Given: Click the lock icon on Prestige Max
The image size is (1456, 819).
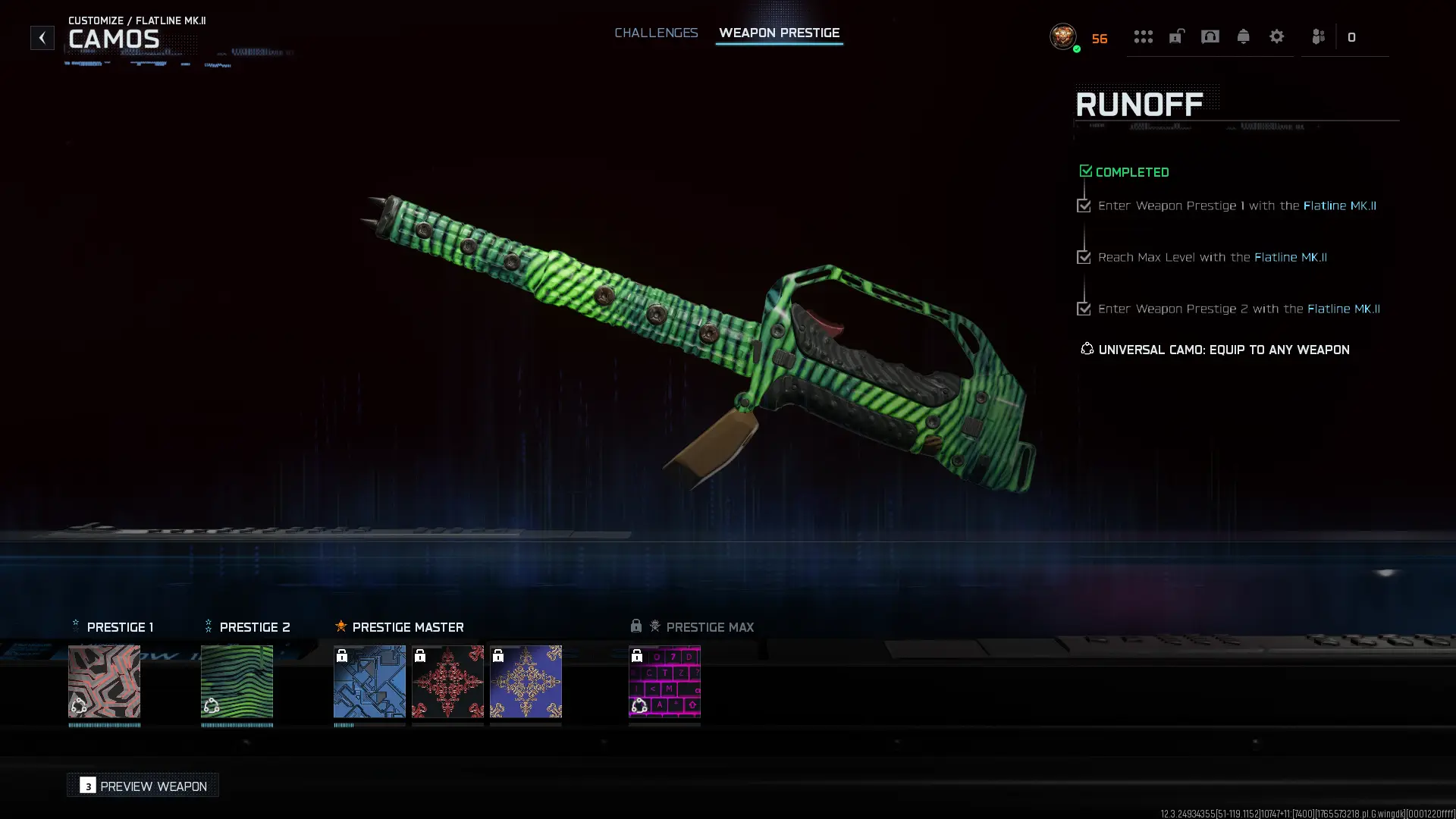Looking at the screenshot, I should (x=635, y=626).
